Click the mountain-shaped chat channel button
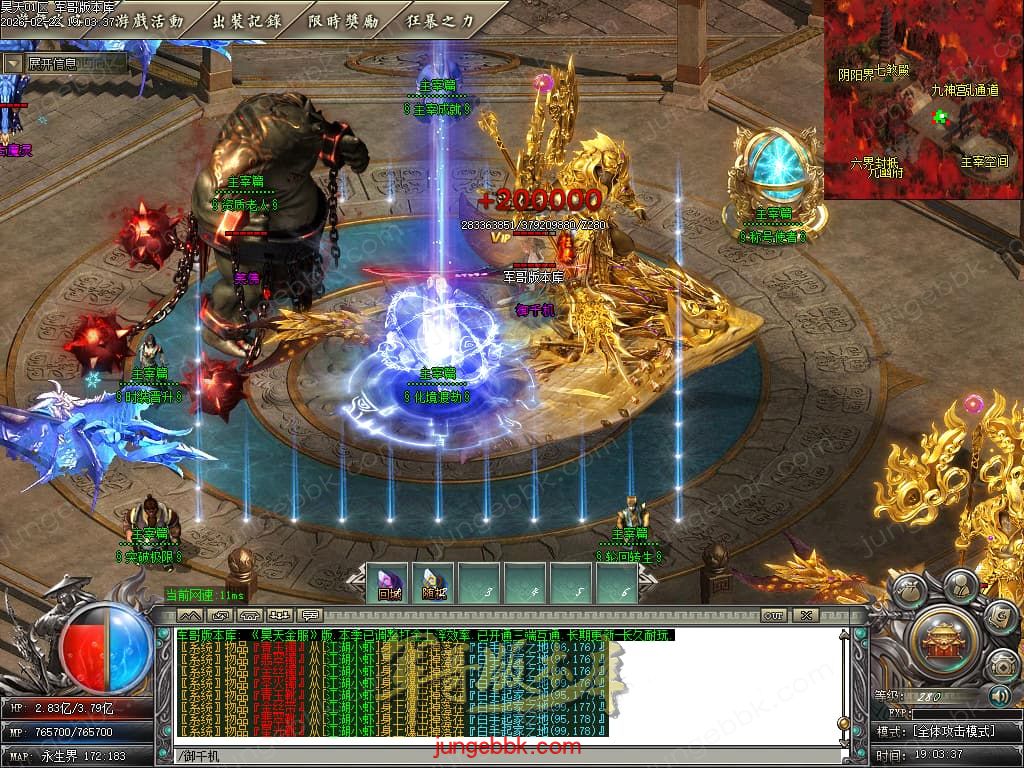The image size is (1024, 768). [190, 615]
